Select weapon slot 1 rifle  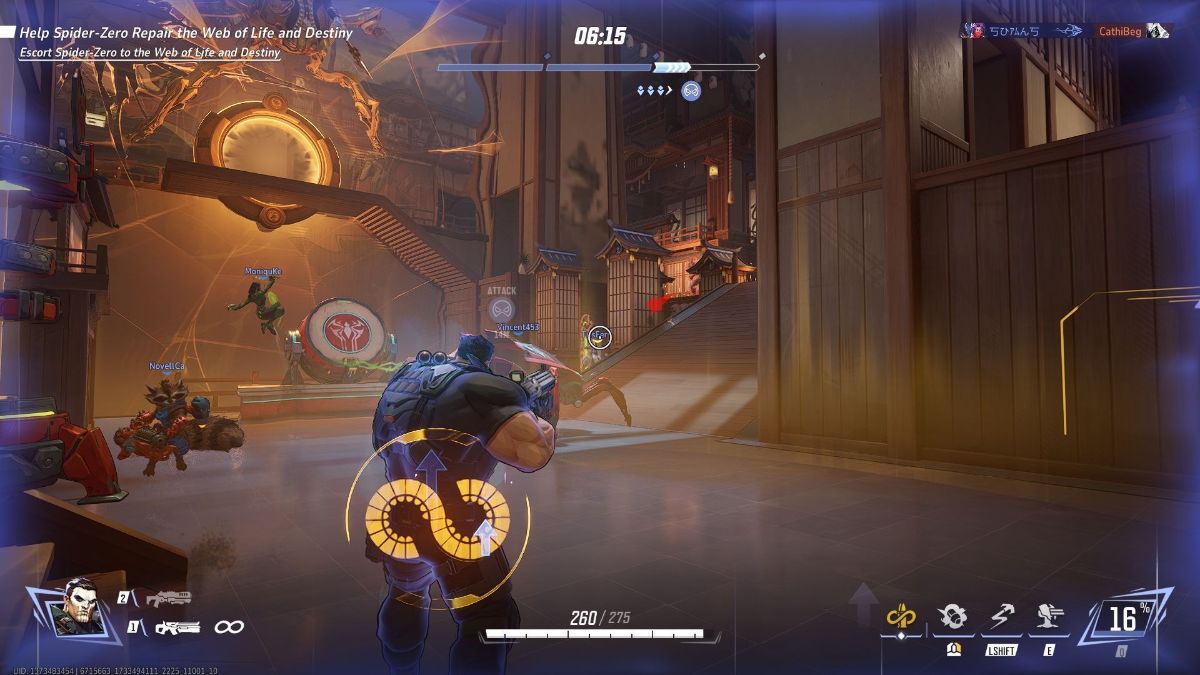[x=176, y=627]
